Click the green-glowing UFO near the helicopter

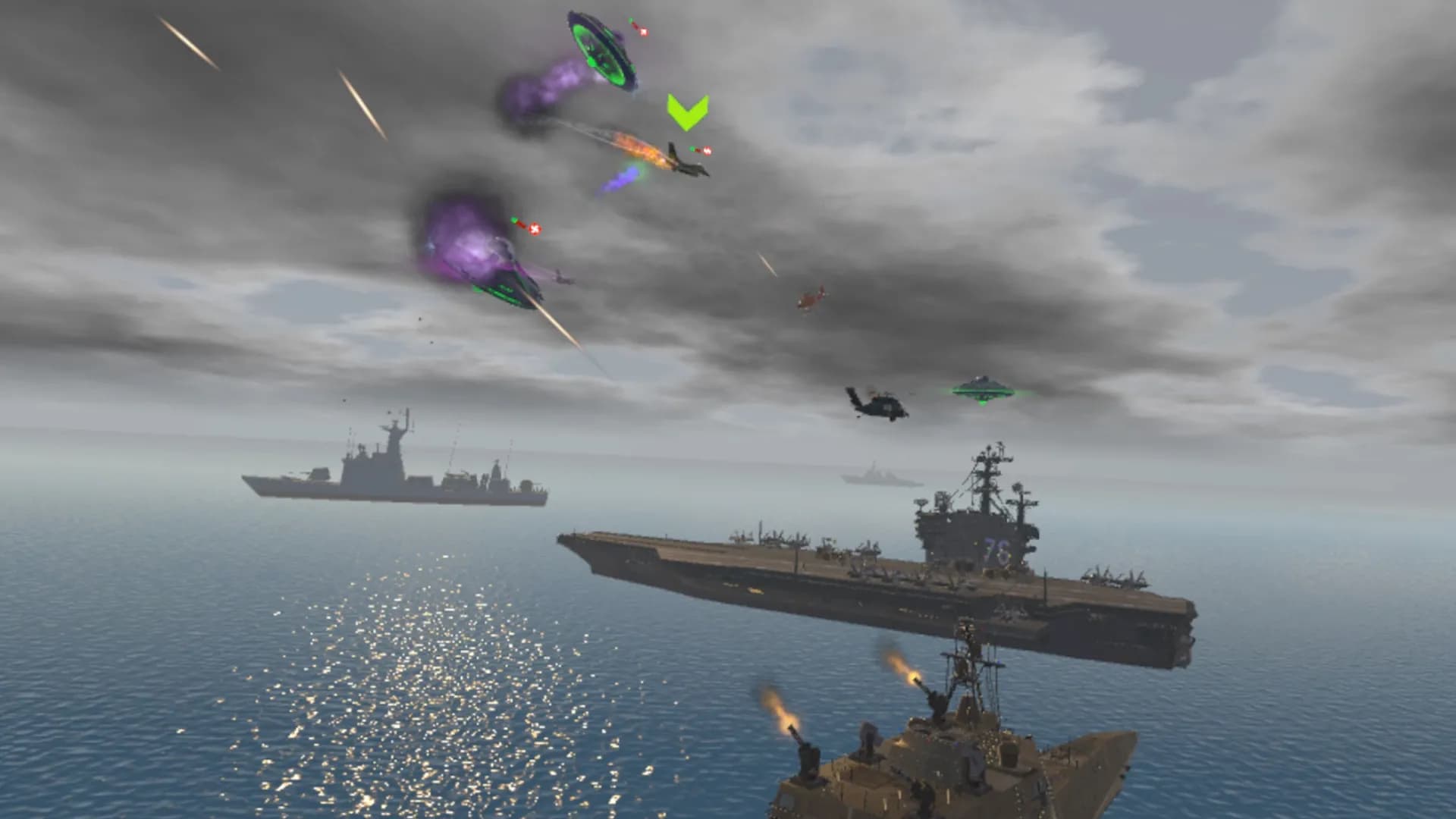(982, 392)
